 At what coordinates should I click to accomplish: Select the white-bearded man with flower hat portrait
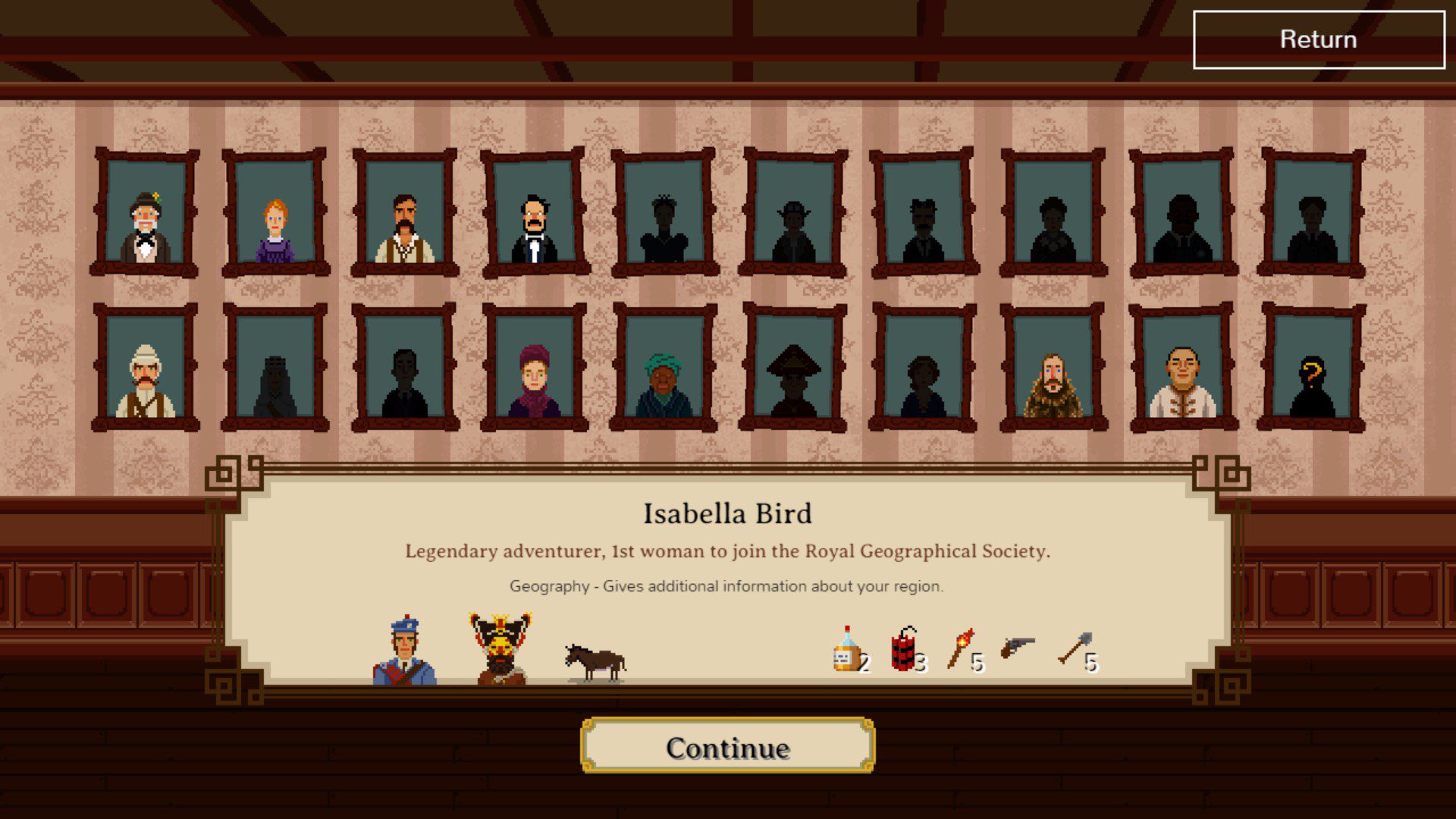click(146, 214)
